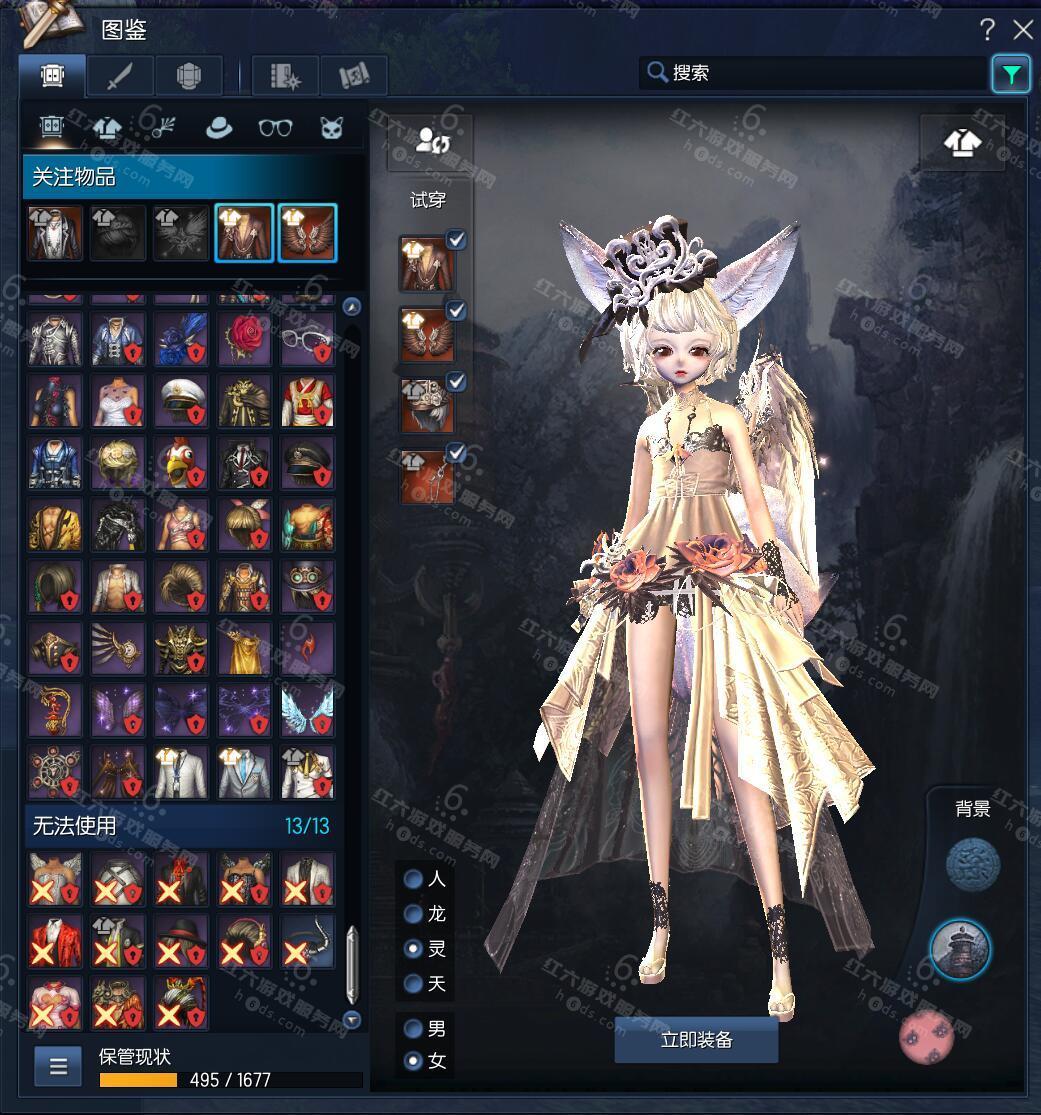The width and height of the screenshot is (1041, 1115).
Task: Choose the 男 gender option
Action: (x=413, y=1028)
